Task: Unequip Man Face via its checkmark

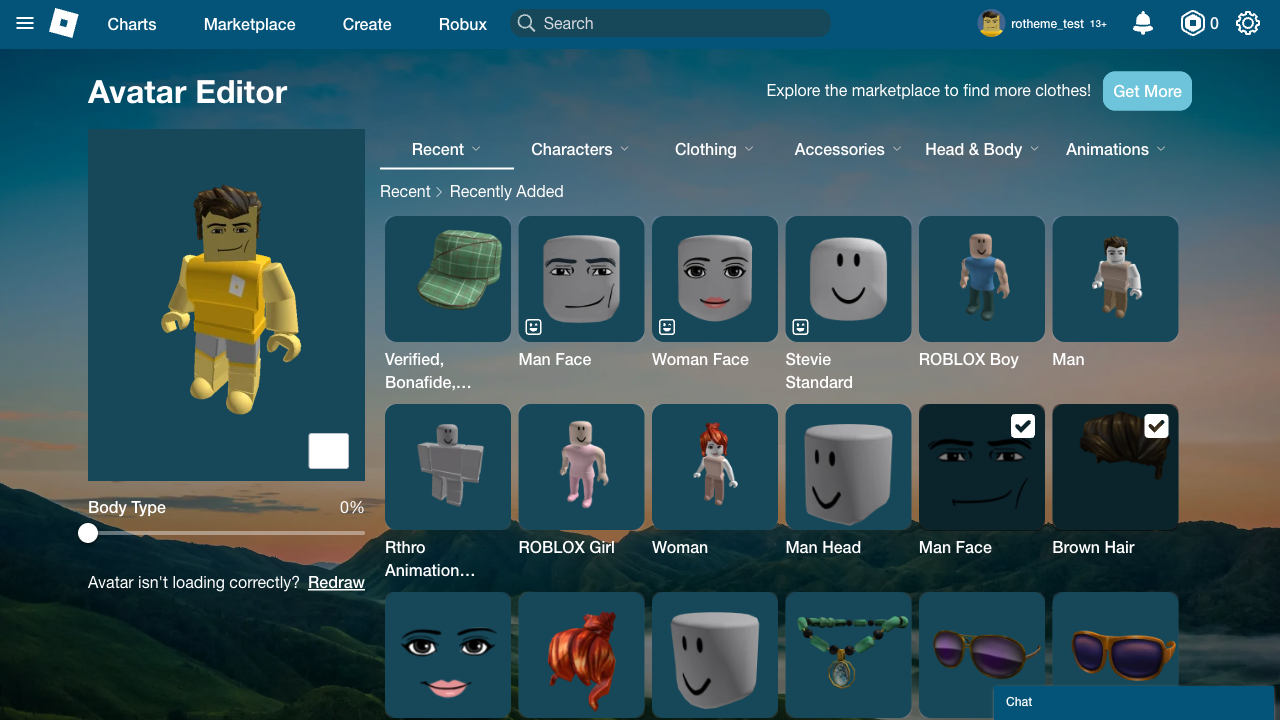Action: tap(1022, 426)
